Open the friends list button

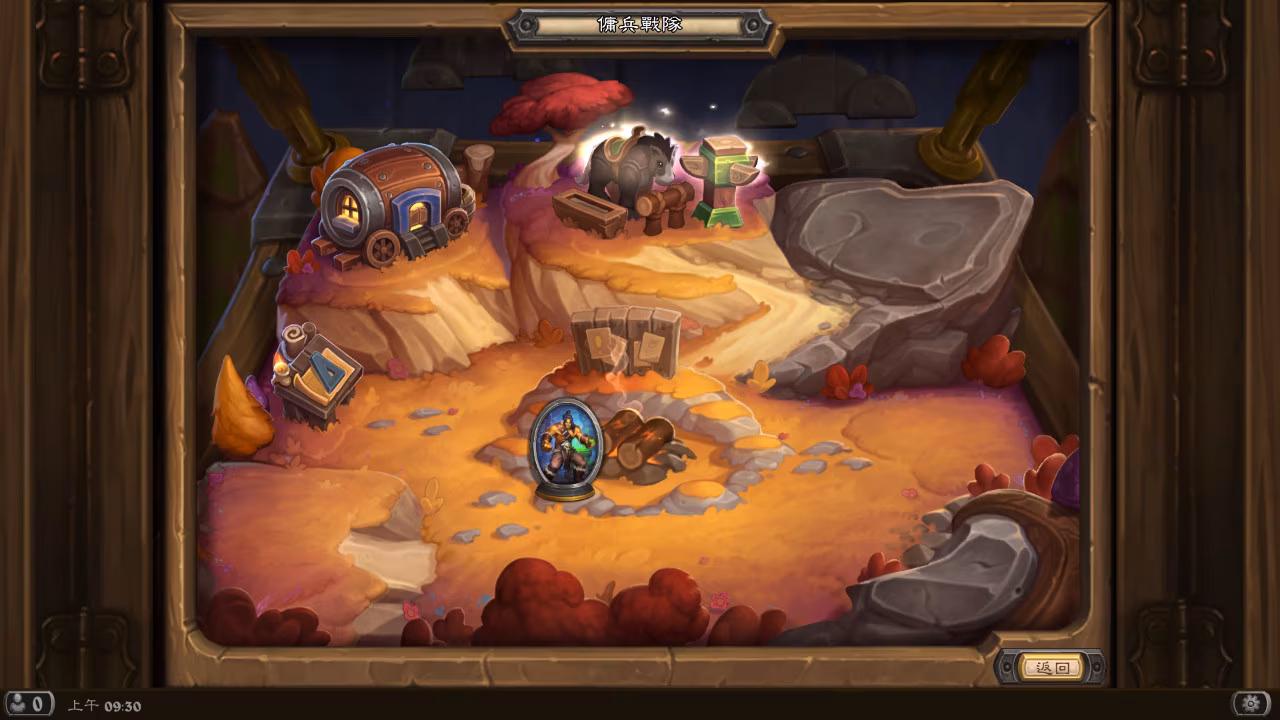(x=29, y=704)
